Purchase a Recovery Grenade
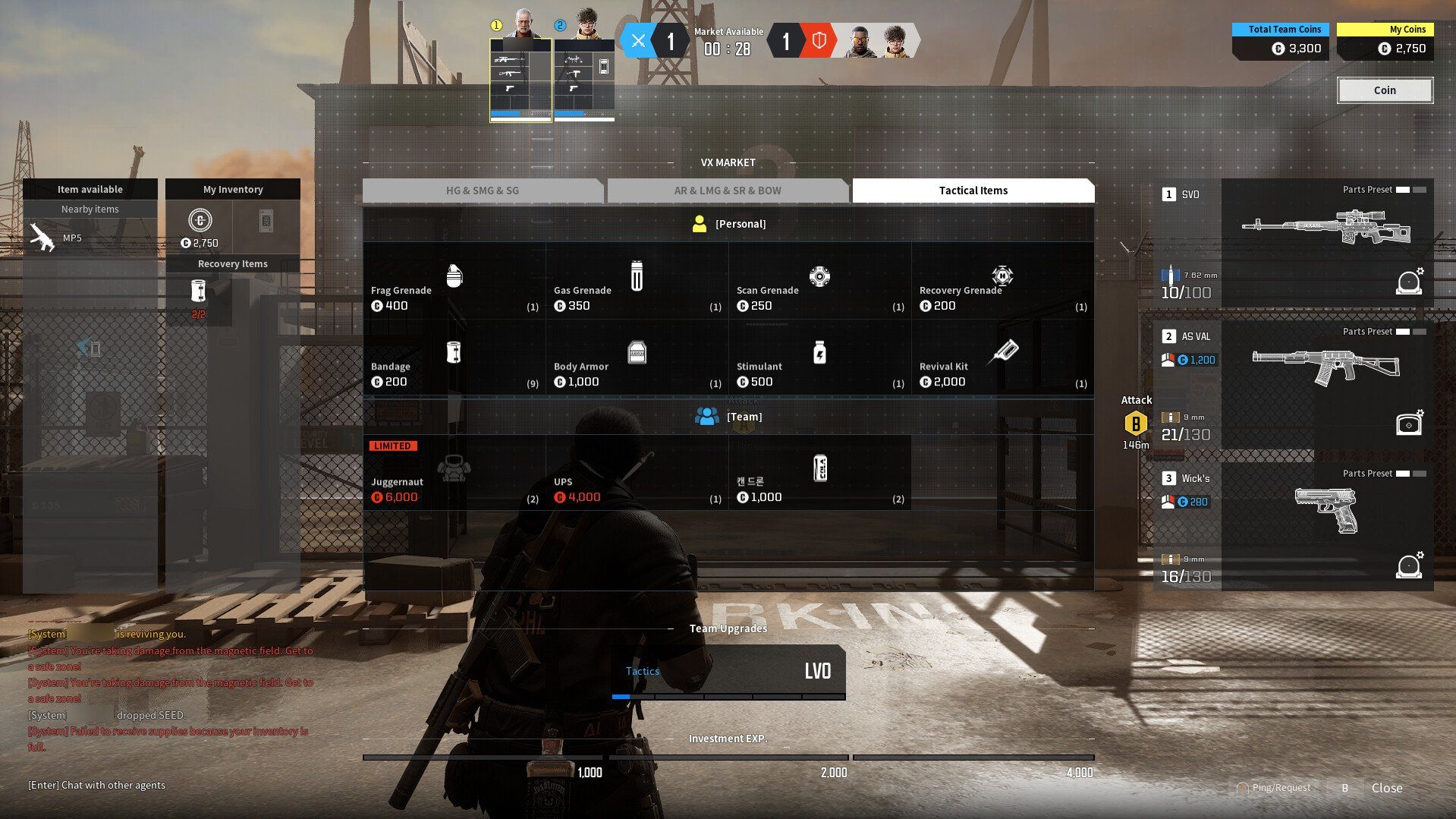This screenshot has height=819, width=1456. [1002, 282]
